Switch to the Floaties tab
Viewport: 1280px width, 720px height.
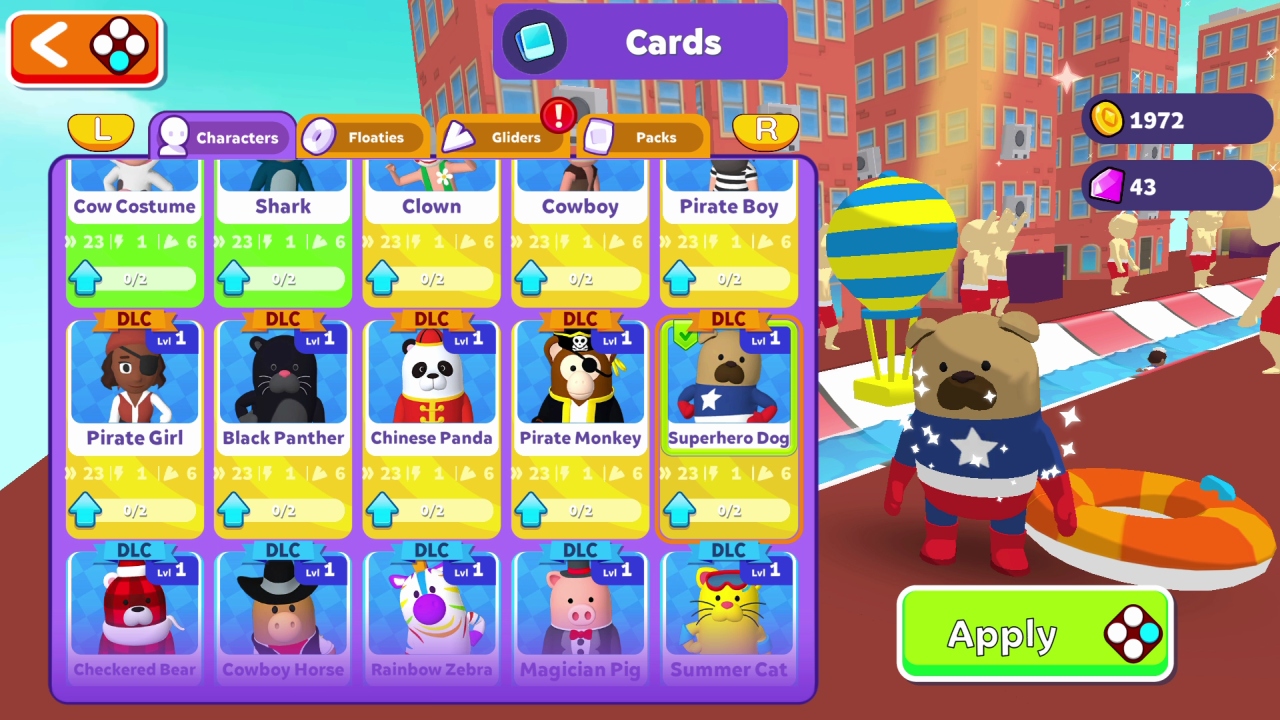pyautogui.click(x=376, y=136)
